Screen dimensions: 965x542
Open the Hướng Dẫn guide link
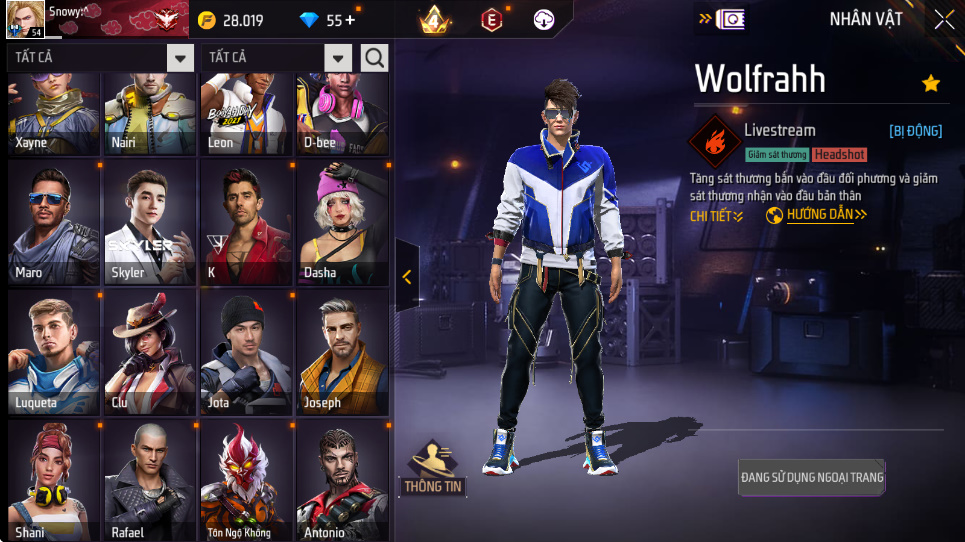(x=817, y=215)
